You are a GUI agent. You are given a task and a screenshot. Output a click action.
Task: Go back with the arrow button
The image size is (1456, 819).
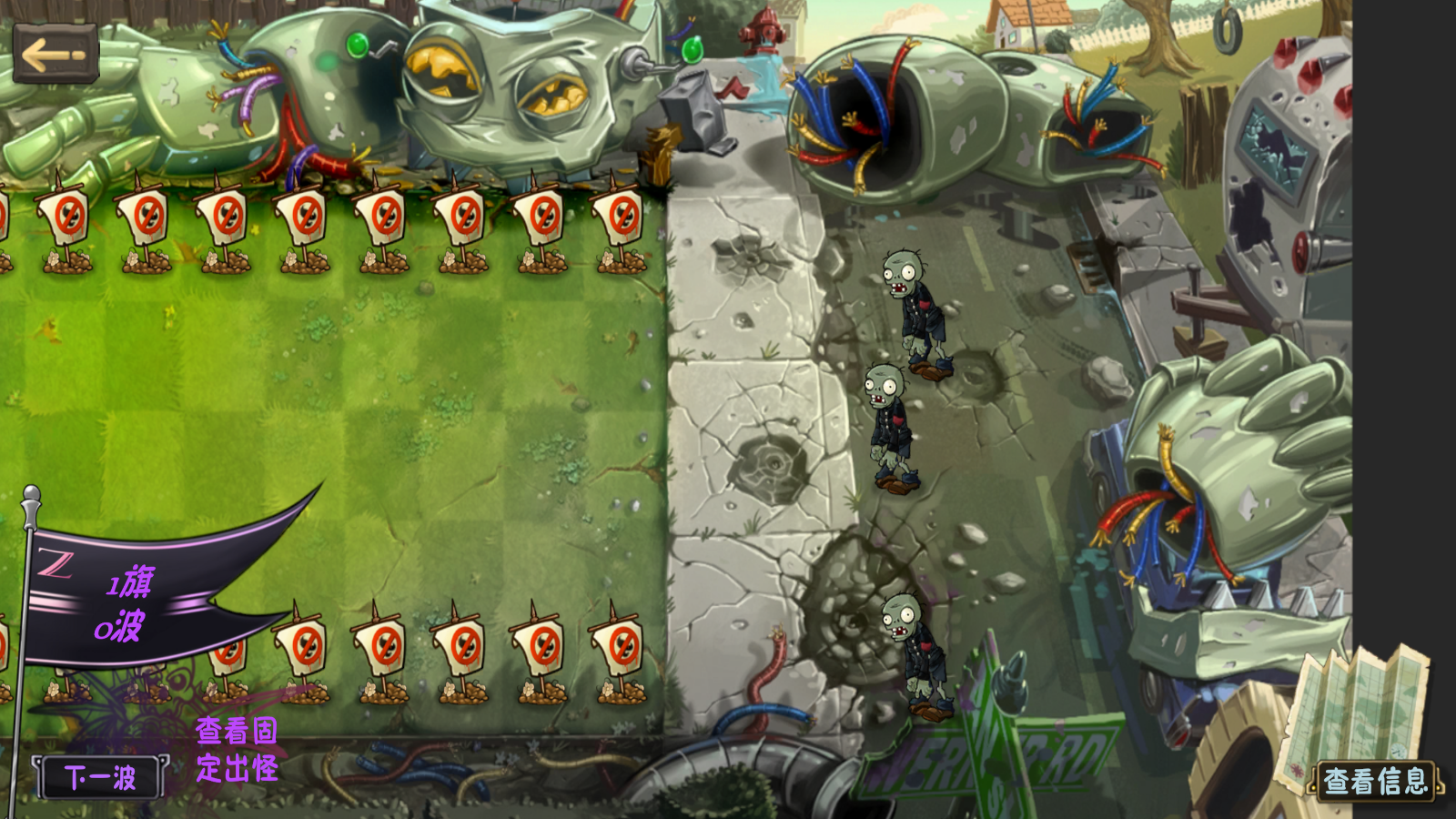(56, 55)
